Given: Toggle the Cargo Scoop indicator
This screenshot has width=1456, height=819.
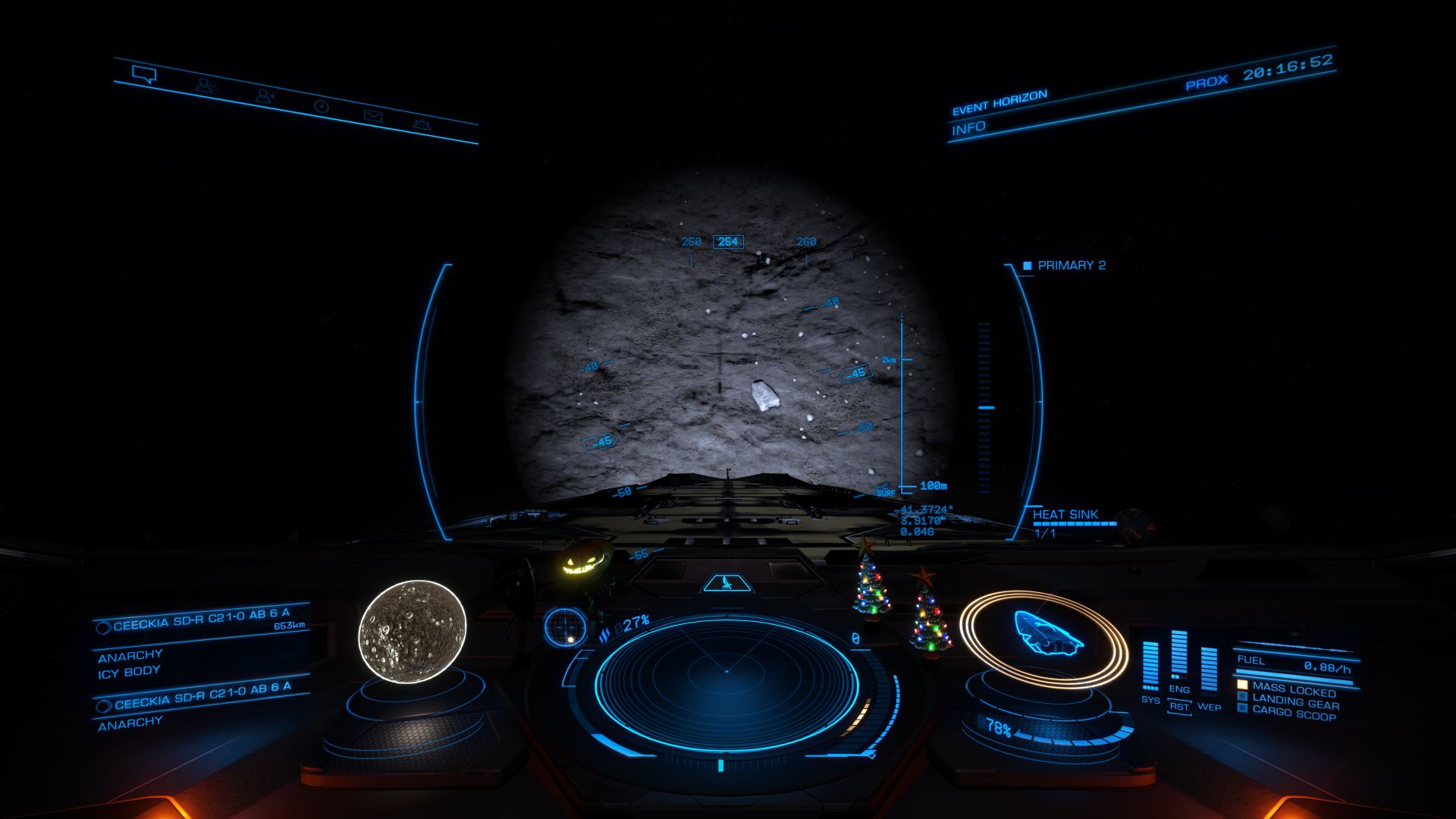Looking at the screenshot, I should 1294,712.
